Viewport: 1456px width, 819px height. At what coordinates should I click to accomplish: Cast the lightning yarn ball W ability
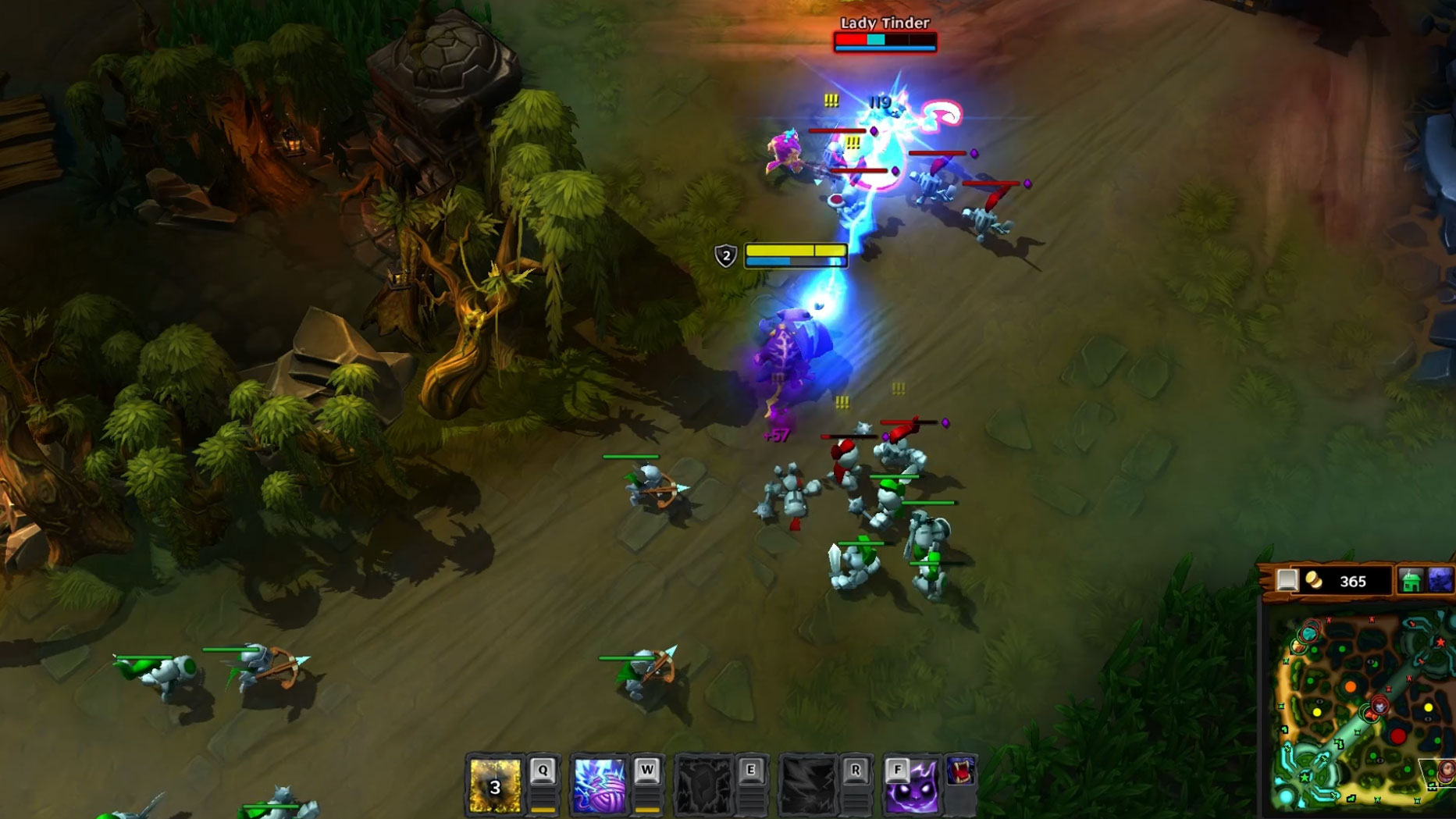[x=599, y=785]
